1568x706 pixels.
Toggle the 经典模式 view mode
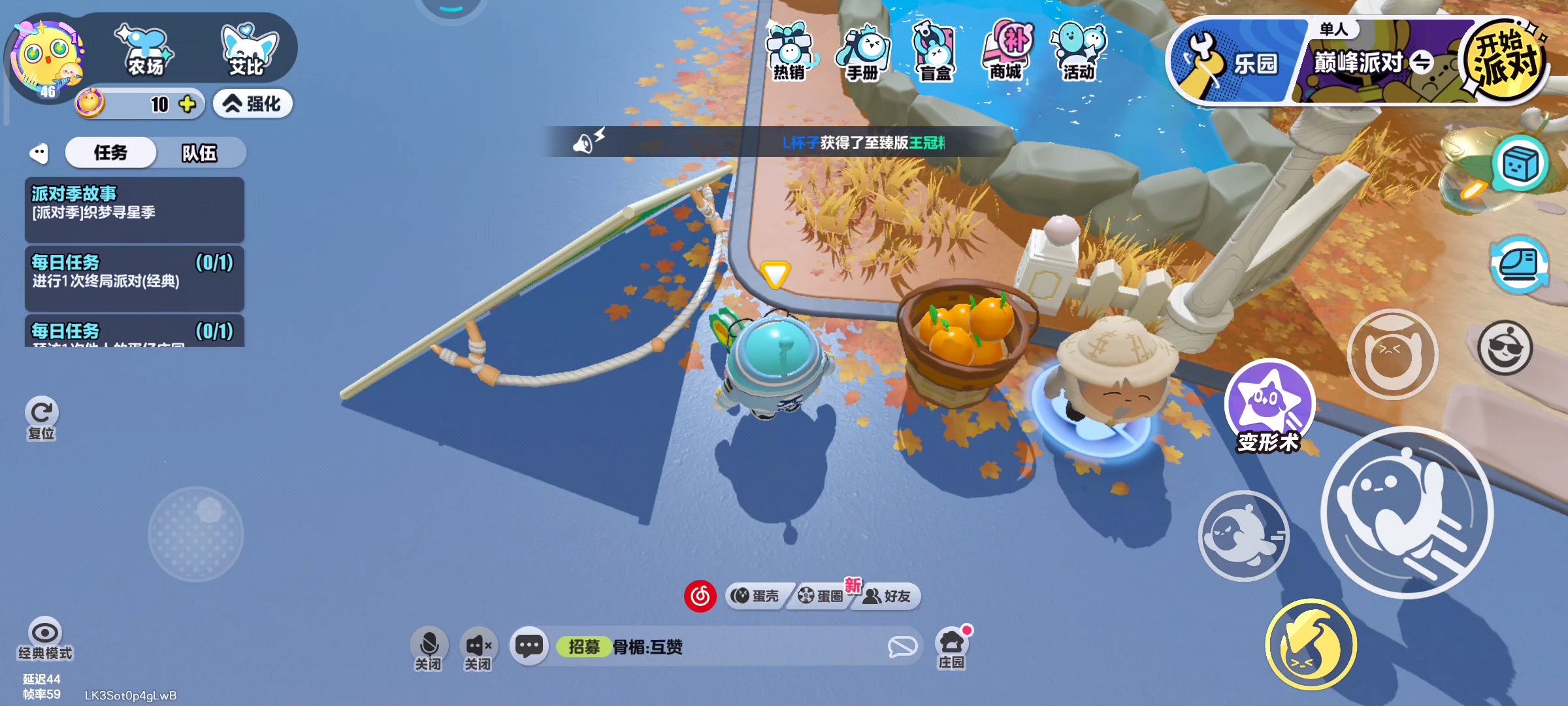click(x=45, y=639)
